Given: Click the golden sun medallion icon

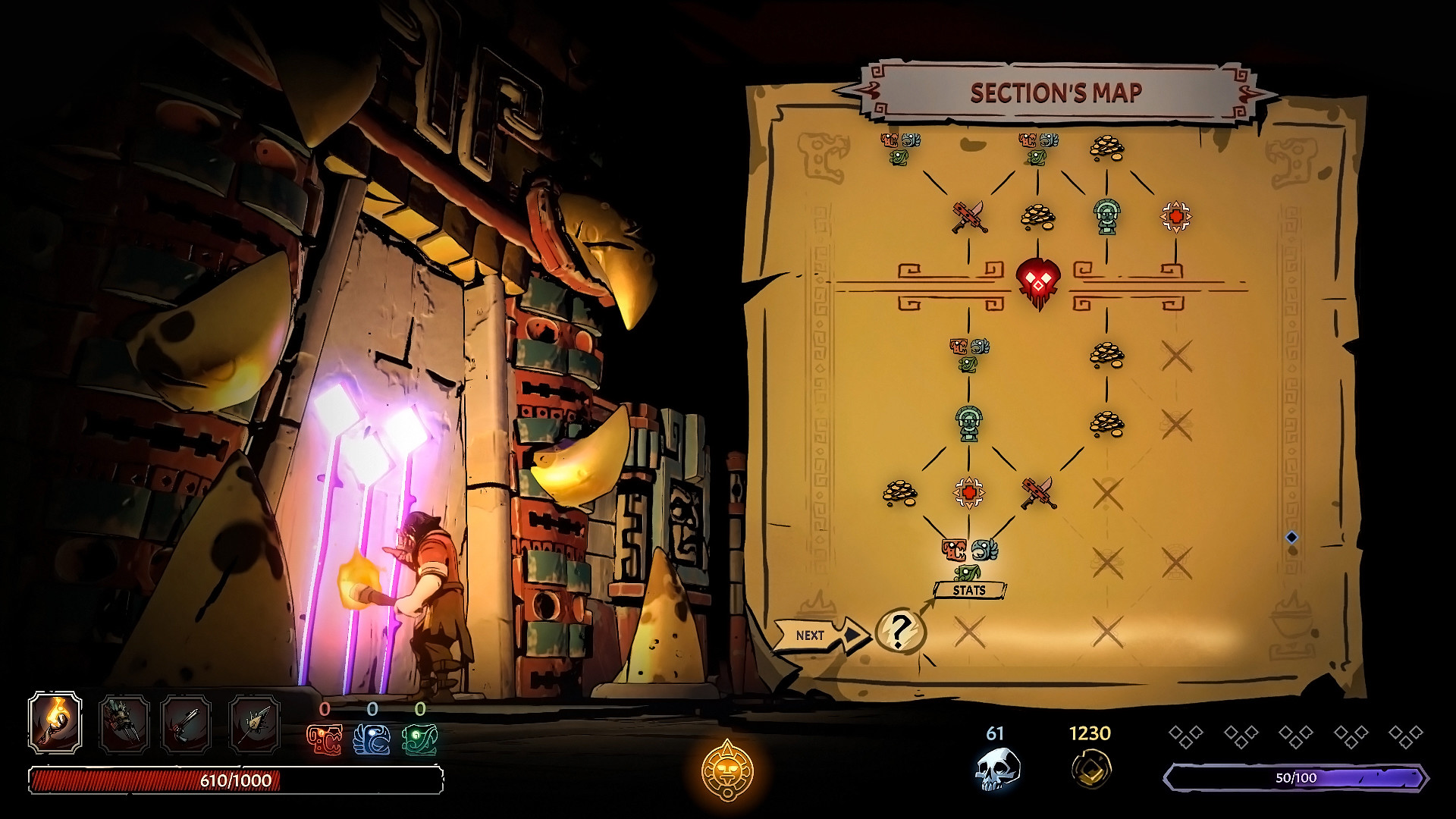Looking at the screenshot, I should pos(727,769).
